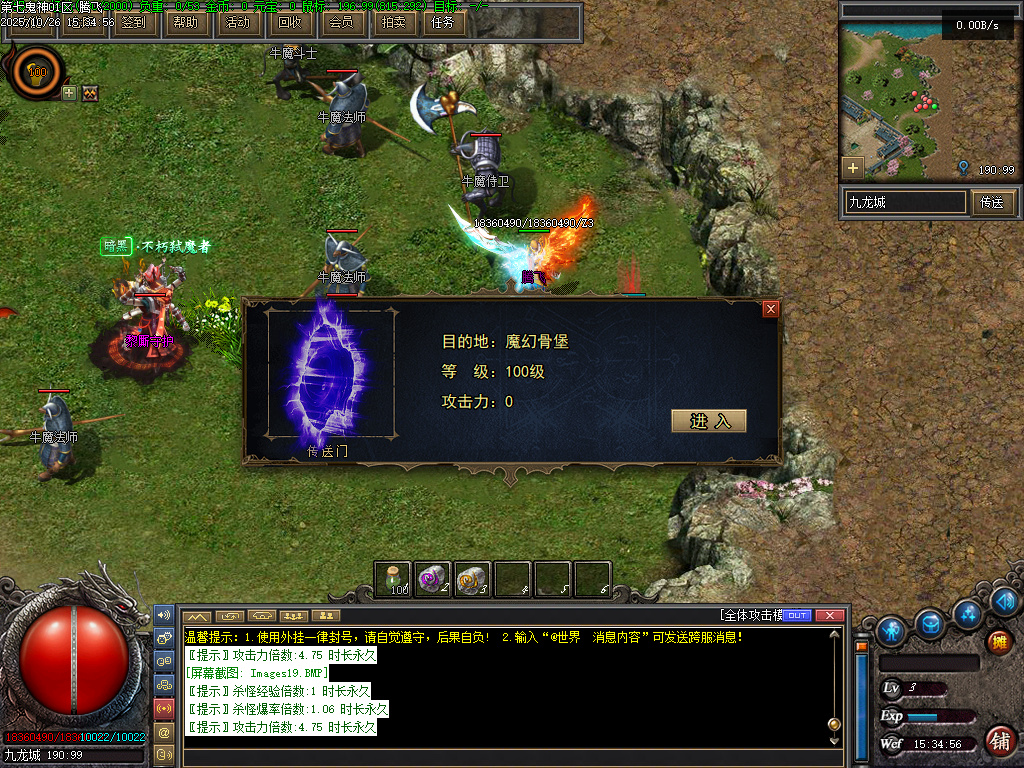The height and width of the screenshot is (768, 1024).
Task: Open the 签到 sign-in menu
Action: point(132,22)
